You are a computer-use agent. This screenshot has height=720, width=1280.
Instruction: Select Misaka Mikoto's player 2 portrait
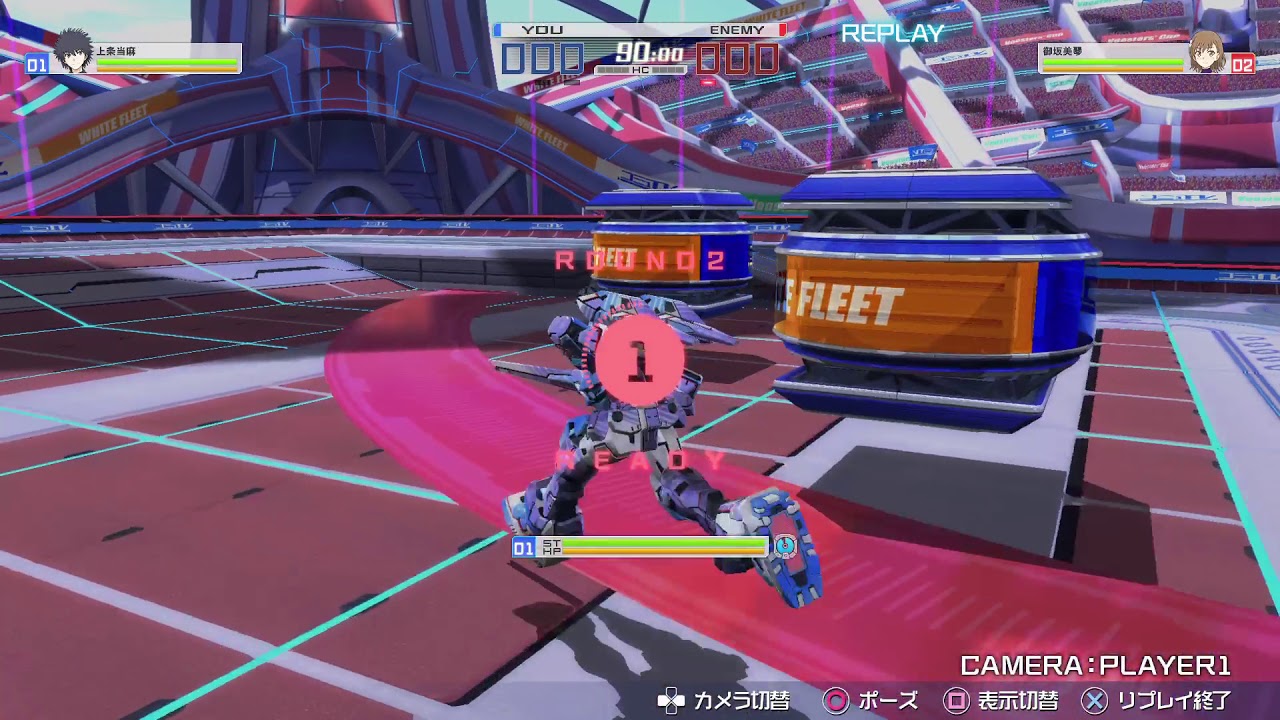pyautogui.click(x=1207, y=53)
